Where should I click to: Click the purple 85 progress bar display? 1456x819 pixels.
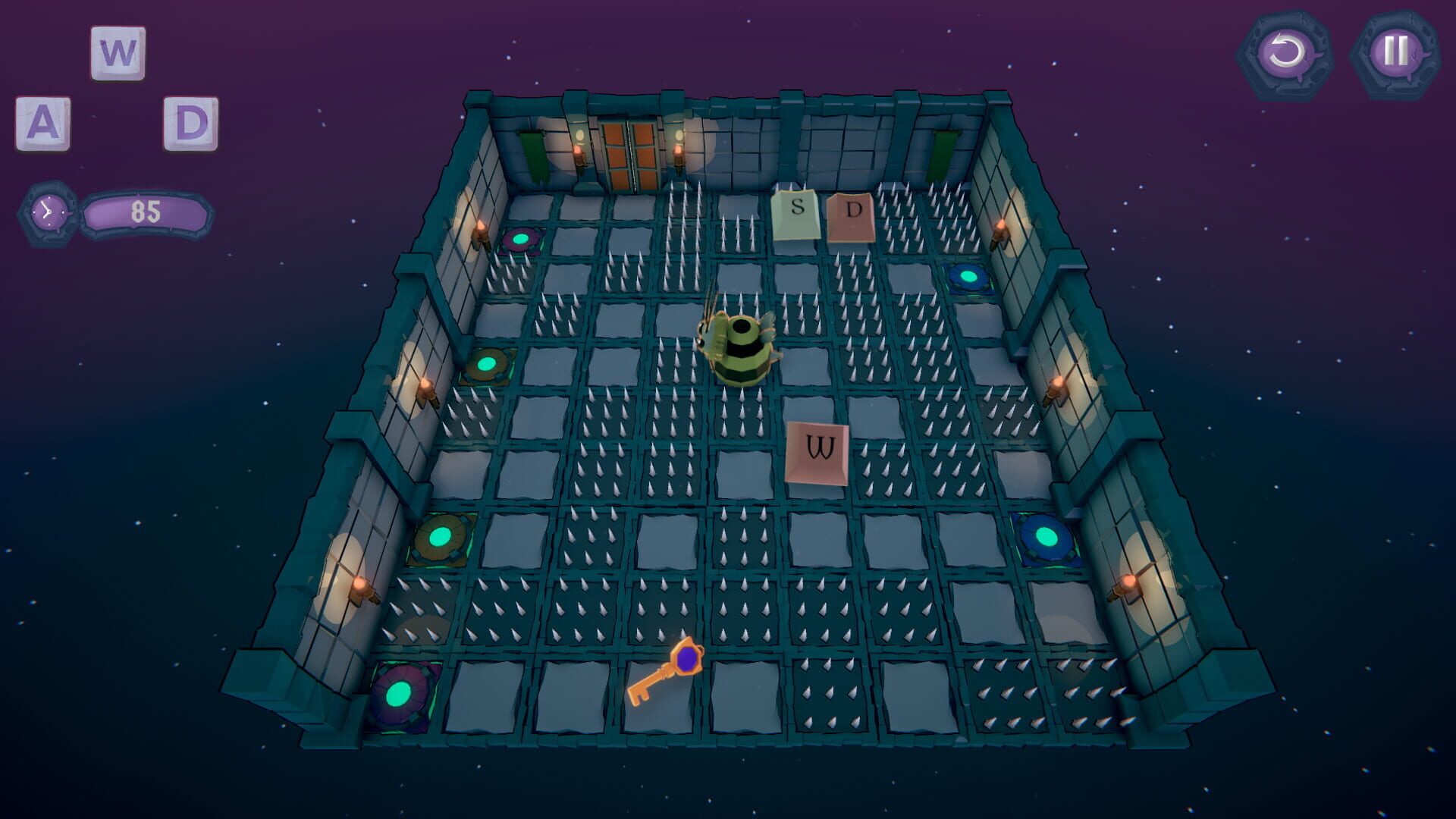(146, 212)
